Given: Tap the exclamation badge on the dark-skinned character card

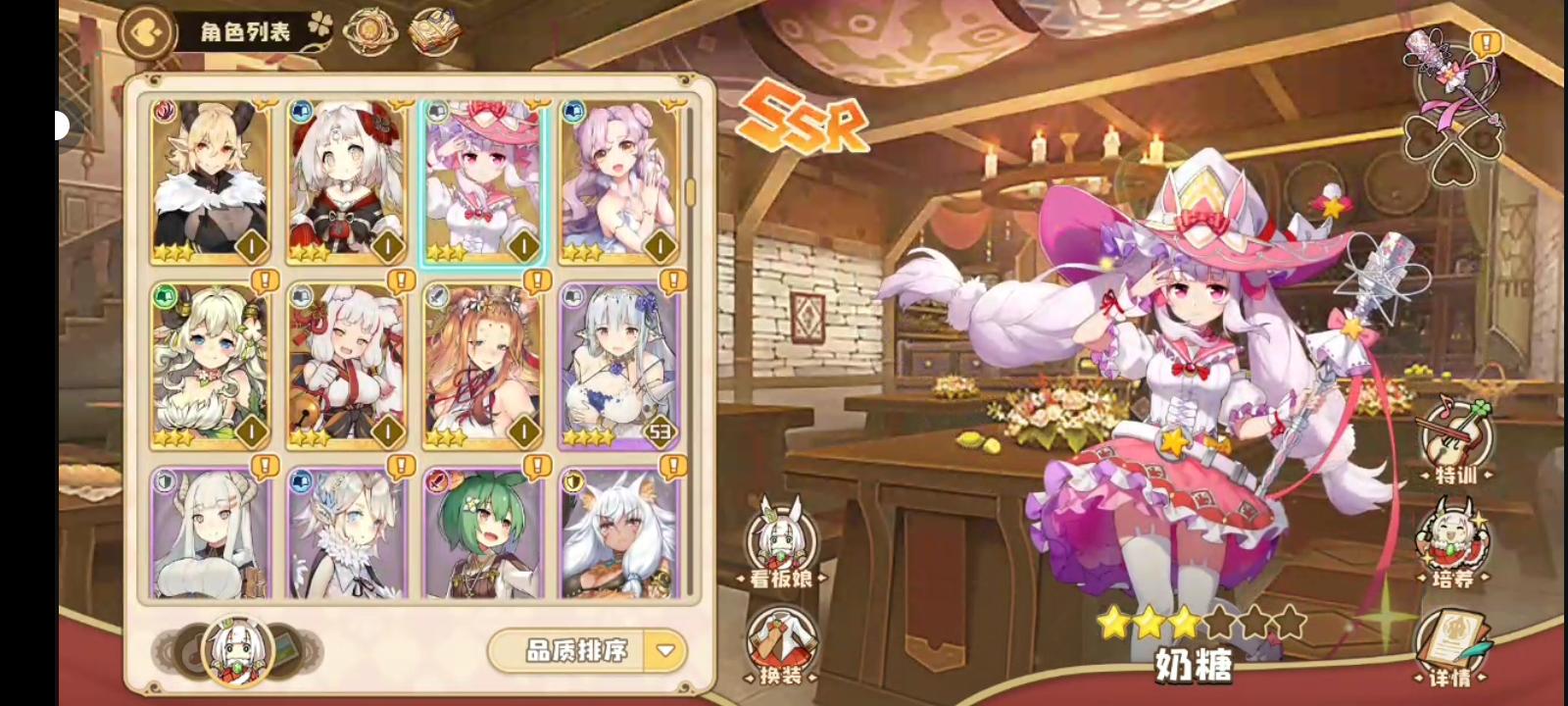Looking at the screenshot, I should (x=672, y=463).
